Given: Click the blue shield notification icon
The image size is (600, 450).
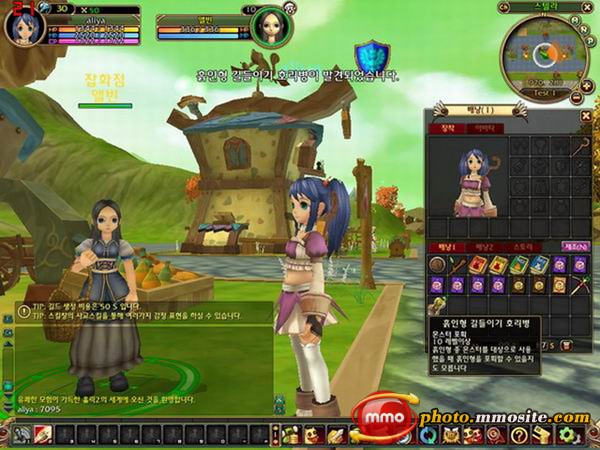Looking at the screenshot, I should tap(372, 57).
